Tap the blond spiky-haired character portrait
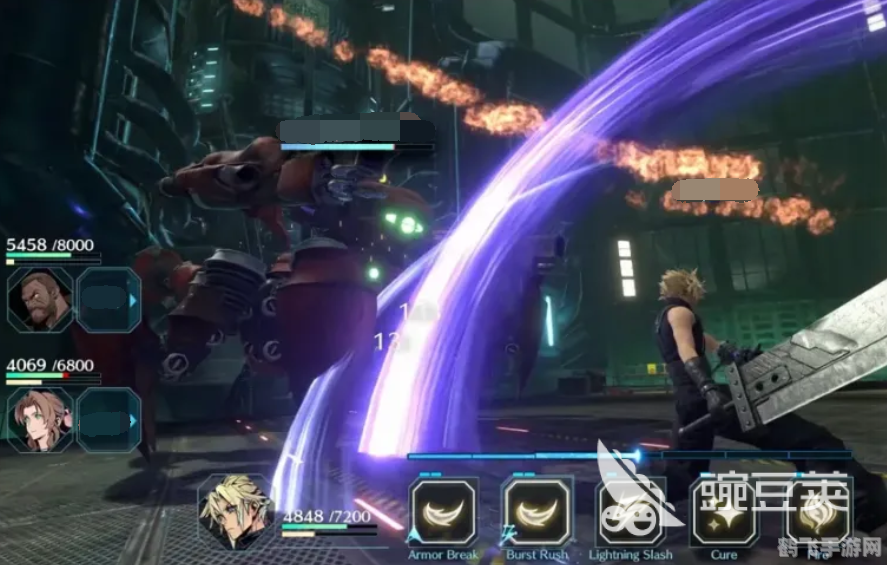Screen dimensions: 887x565 pos(235,511)
